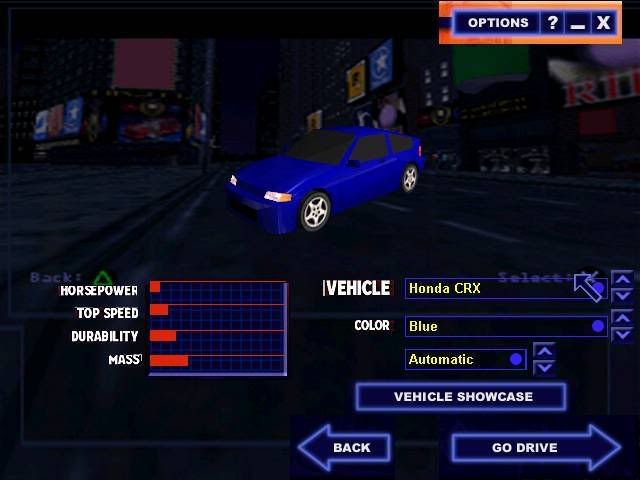Open the Options menu
Screen dimensions: 640x480
point(497,22)
